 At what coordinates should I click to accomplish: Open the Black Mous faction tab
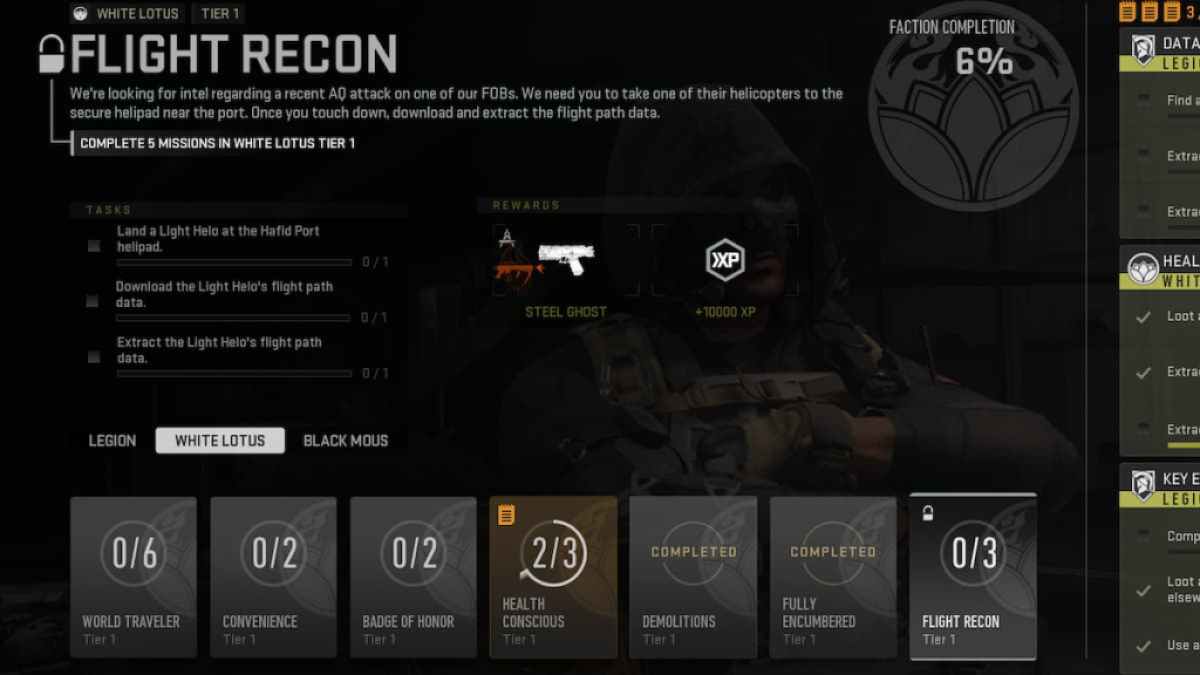(x=345, y=440)
